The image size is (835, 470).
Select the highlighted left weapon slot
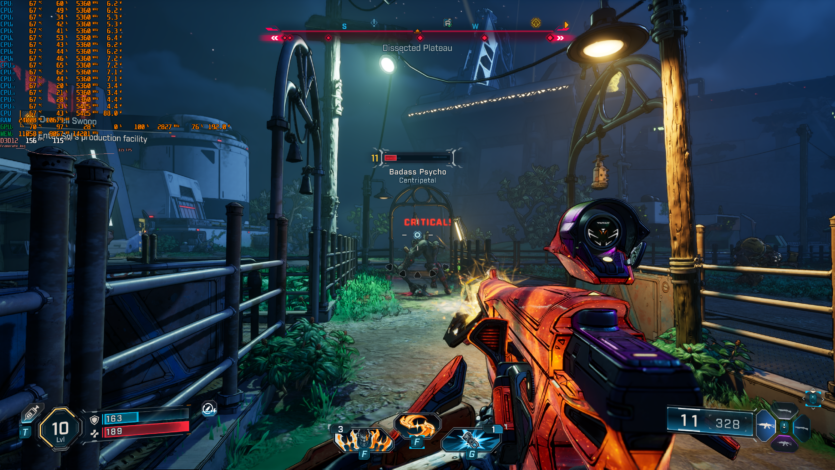tap(767, 425)
